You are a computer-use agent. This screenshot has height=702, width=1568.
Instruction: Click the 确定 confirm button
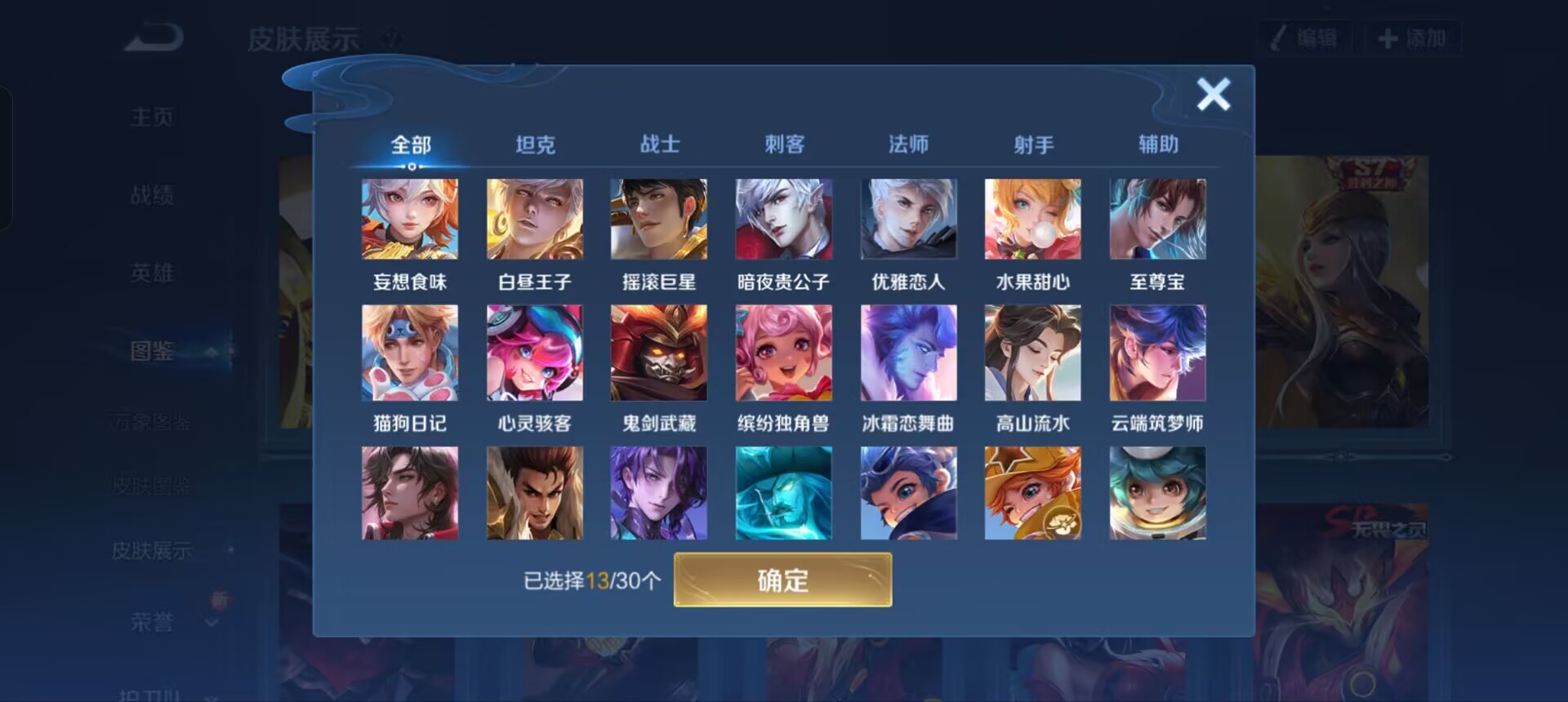782,580
